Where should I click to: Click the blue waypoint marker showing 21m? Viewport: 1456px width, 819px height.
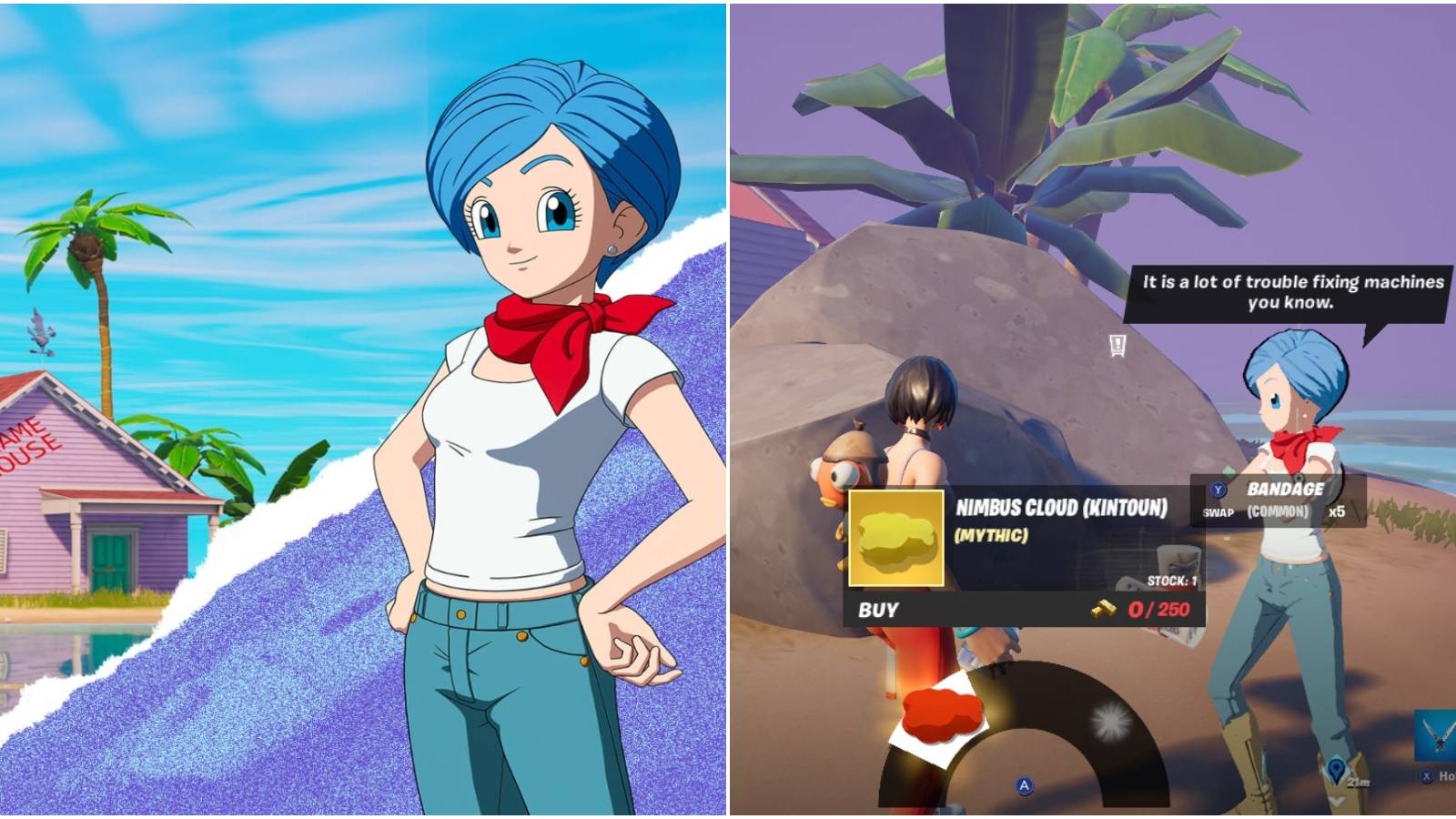(x=1336, y=771)
